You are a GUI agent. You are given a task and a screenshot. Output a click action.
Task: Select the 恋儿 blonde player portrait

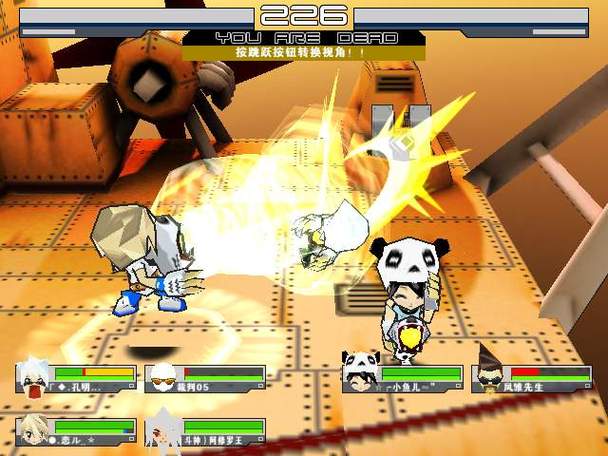tap(34, 430)
